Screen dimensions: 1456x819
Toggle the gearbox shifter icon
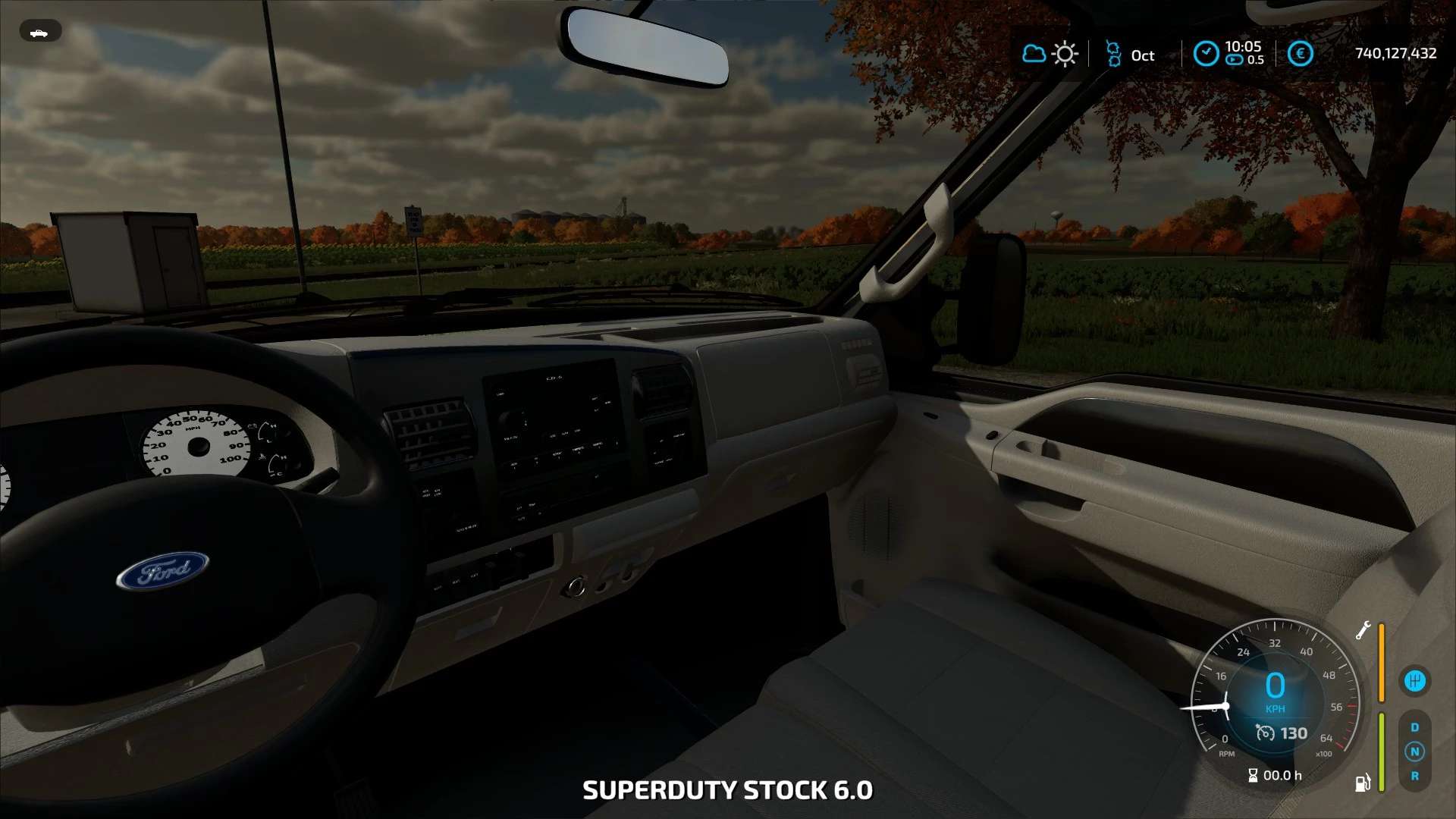(x=1414, y=681)
